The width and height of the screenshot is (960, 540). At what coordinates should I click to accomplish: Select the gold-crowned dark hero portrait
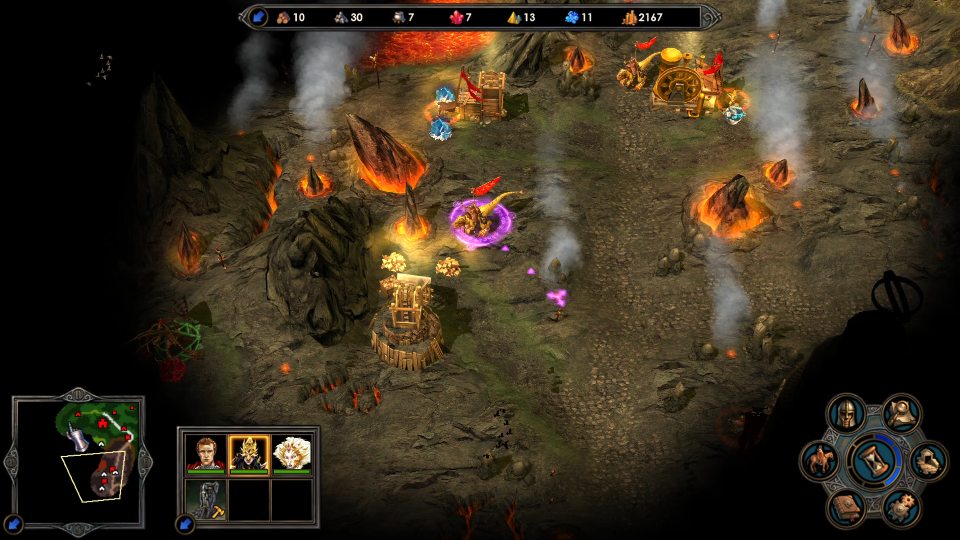pos(249,455)
